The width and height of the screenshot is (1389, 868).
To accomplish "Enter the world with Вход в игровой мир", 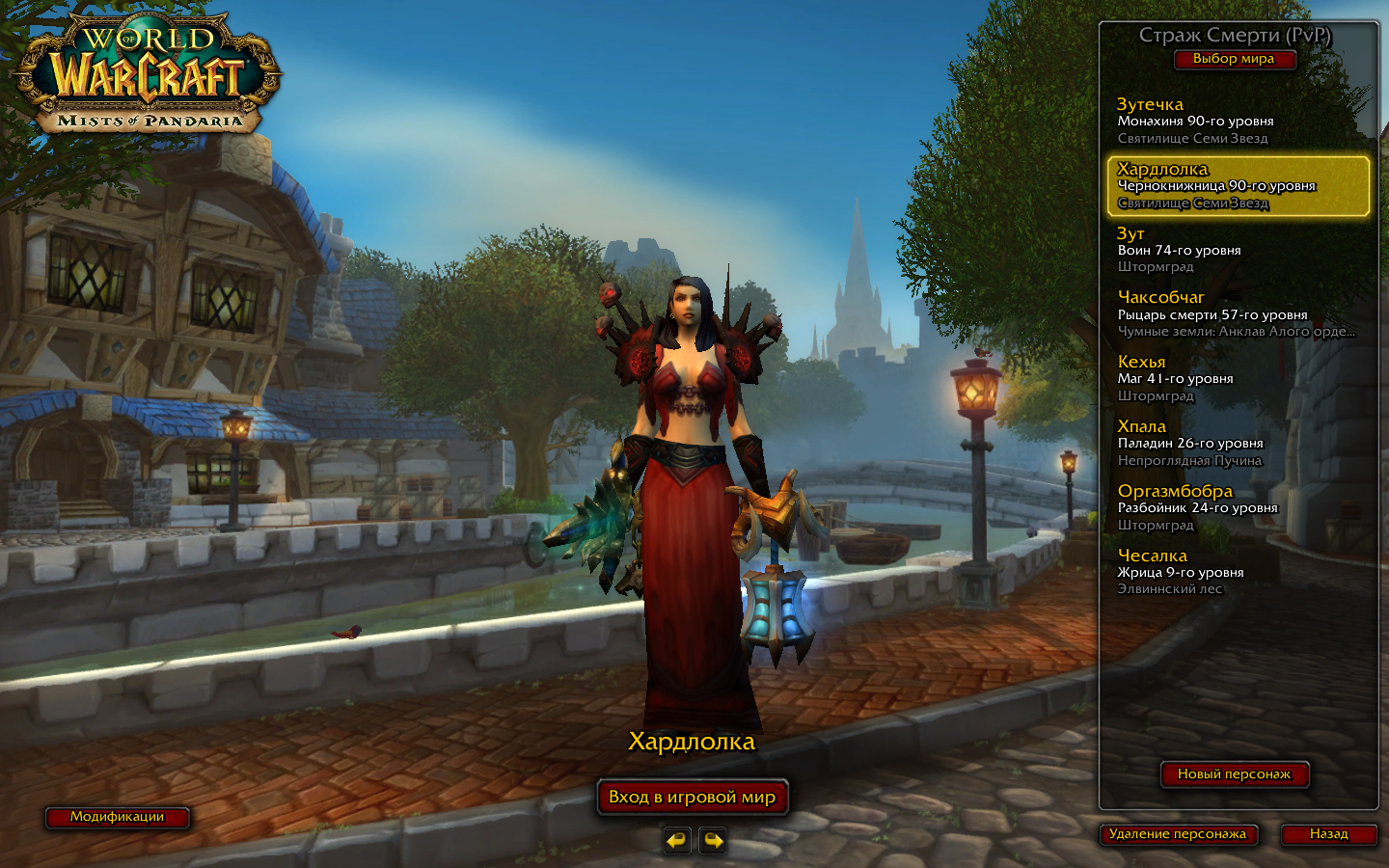I will pyautogui.click(x=693, y=798).
